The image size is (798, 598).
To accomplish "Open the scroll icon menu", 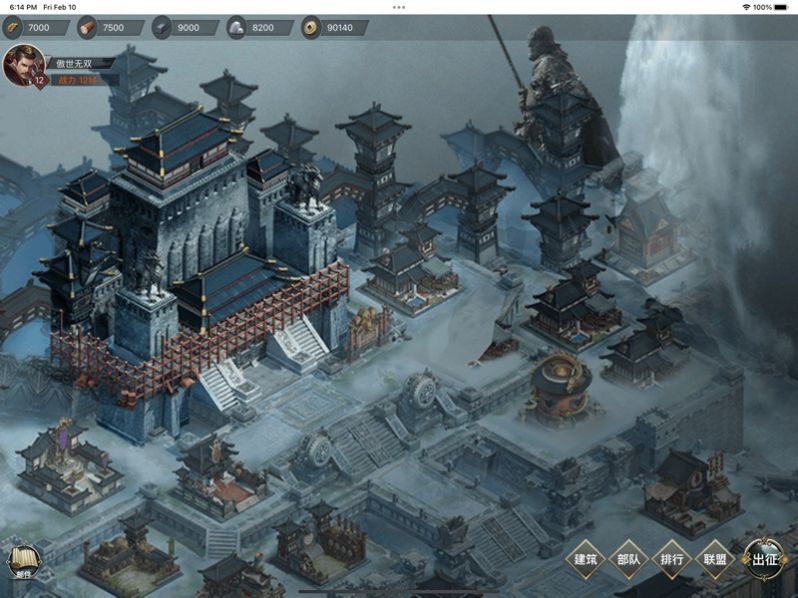I will tap(21, 562).
